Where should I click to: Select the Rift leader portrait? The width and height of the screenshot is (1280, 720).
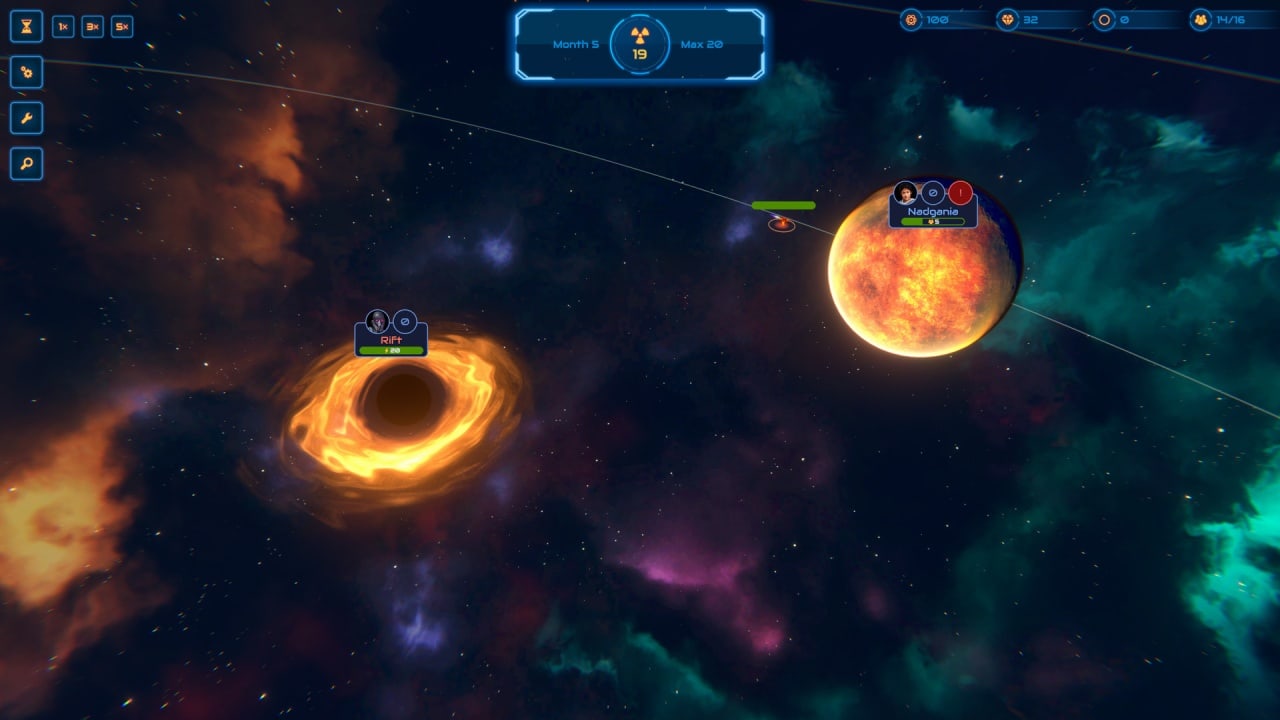[377, 321]
